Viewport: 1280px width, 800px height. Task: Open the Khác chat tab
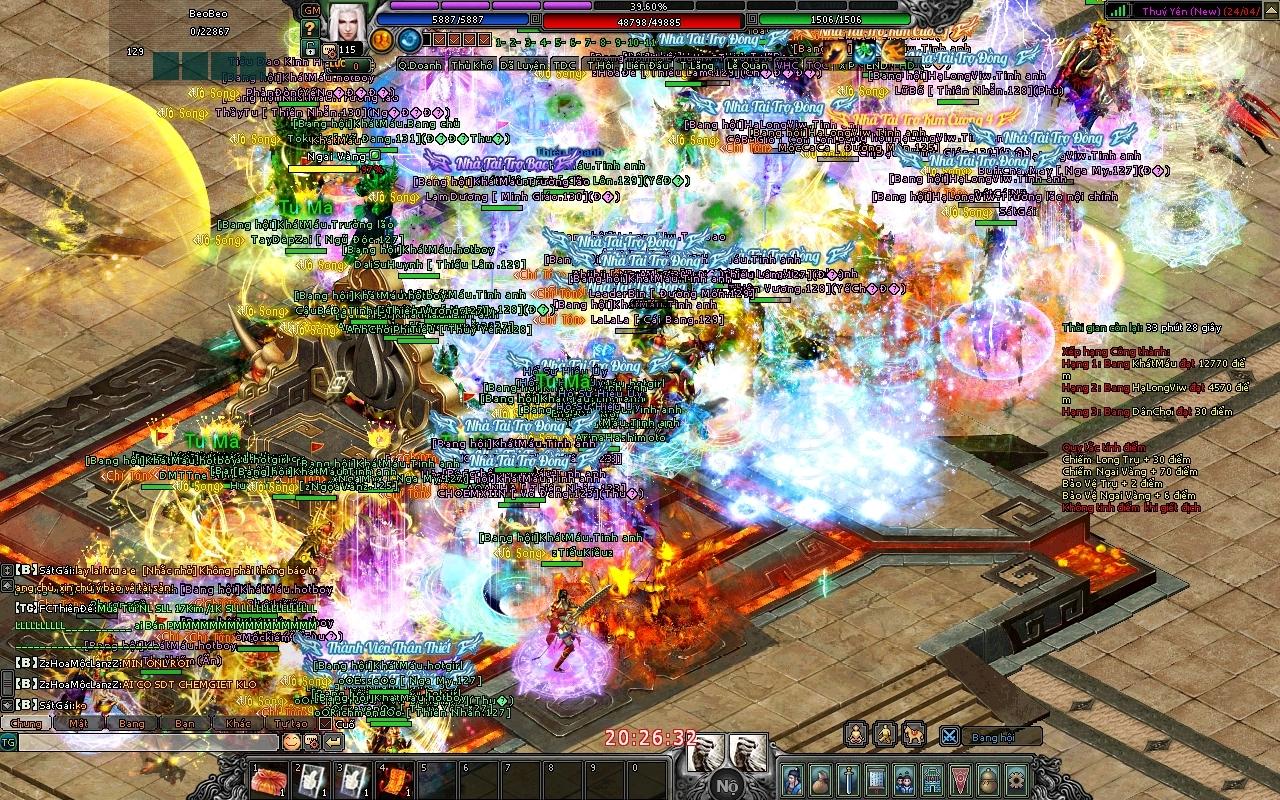(238, 723)
